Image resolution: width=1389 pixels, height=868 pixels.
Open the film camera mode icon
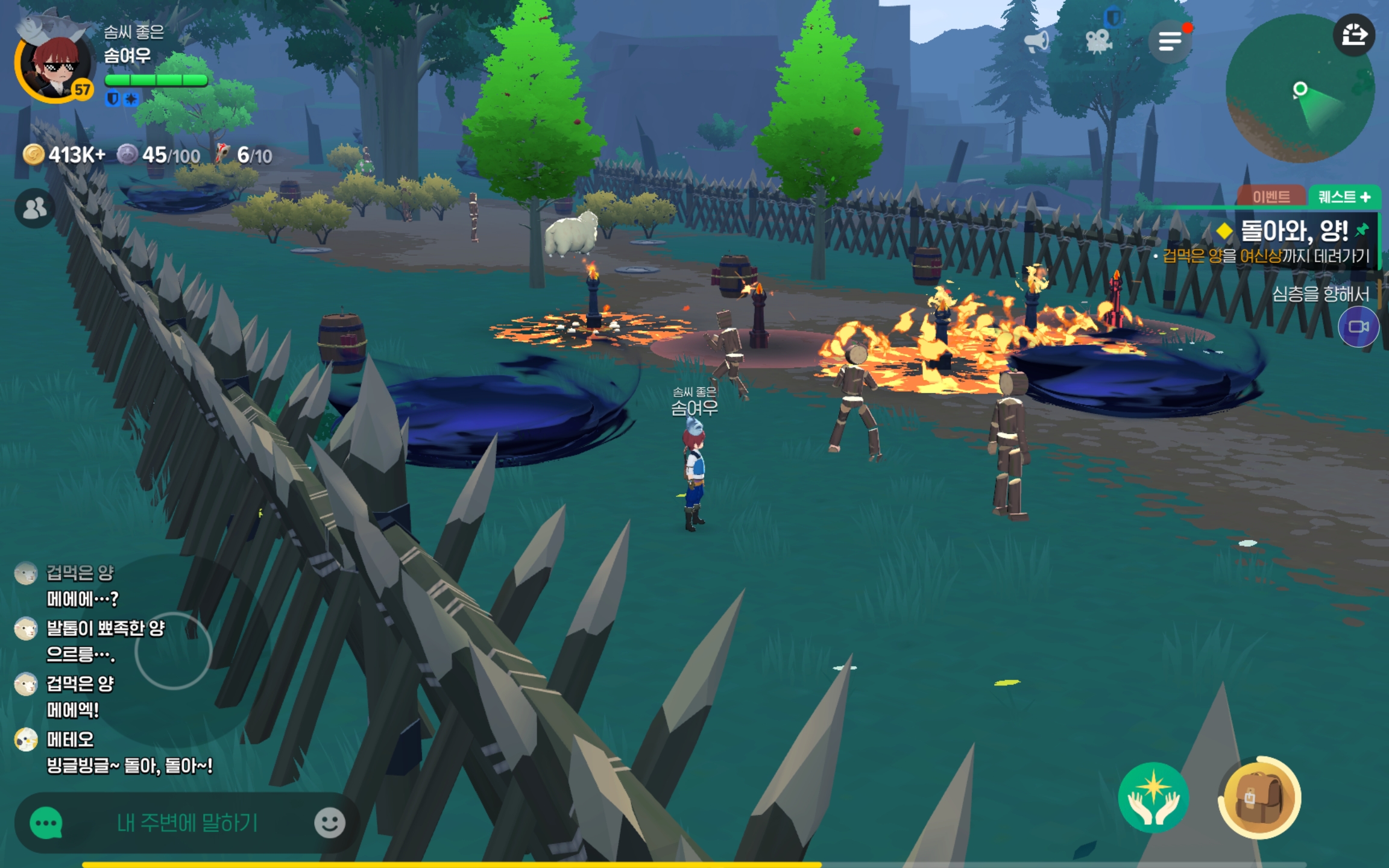(x=1098, y=41)
